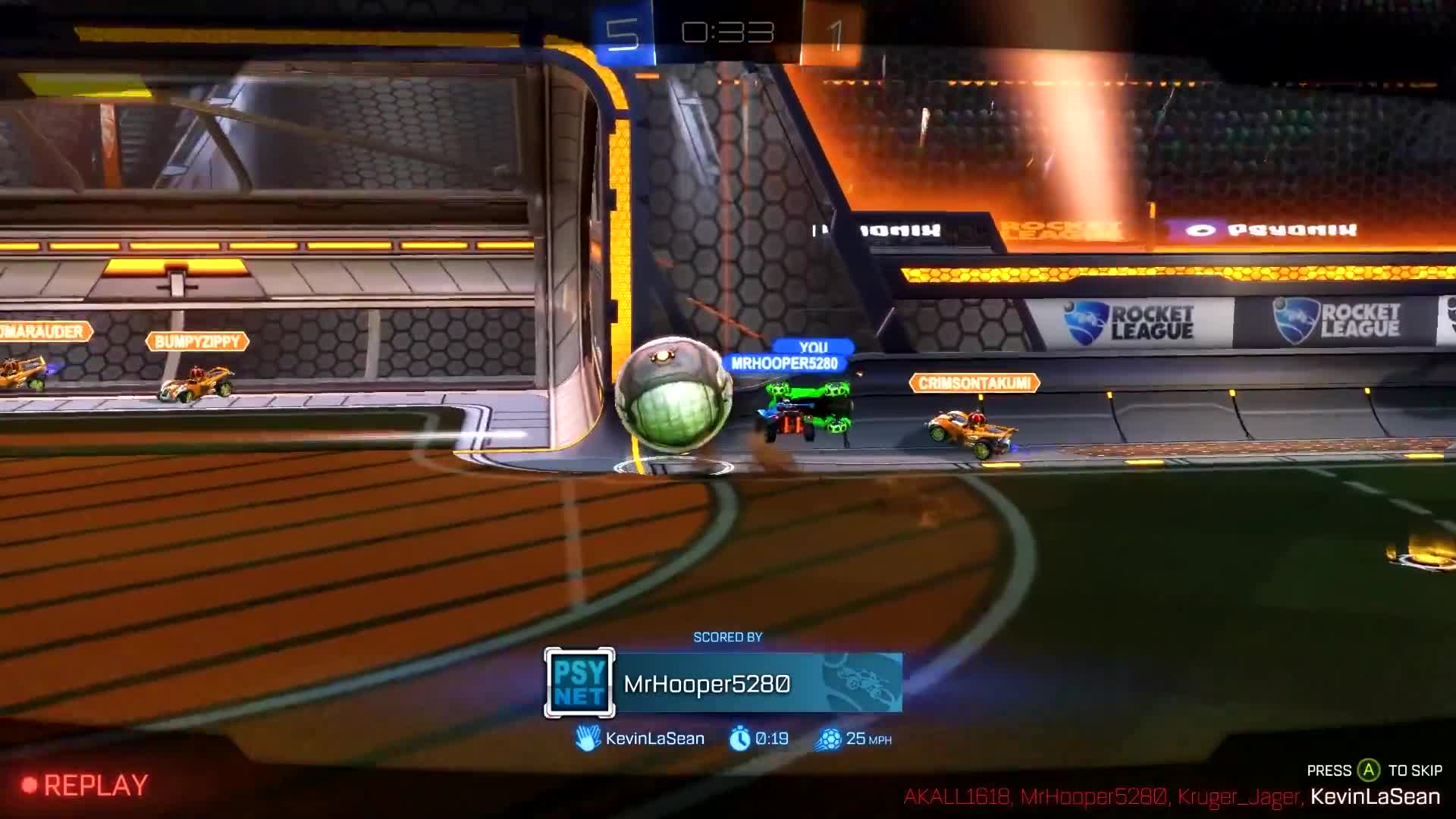This screenshot has width=1456, height=819.
Task: Toggle the MRHOOPER5280 nameplate over the player car
Action: [786, 362]
